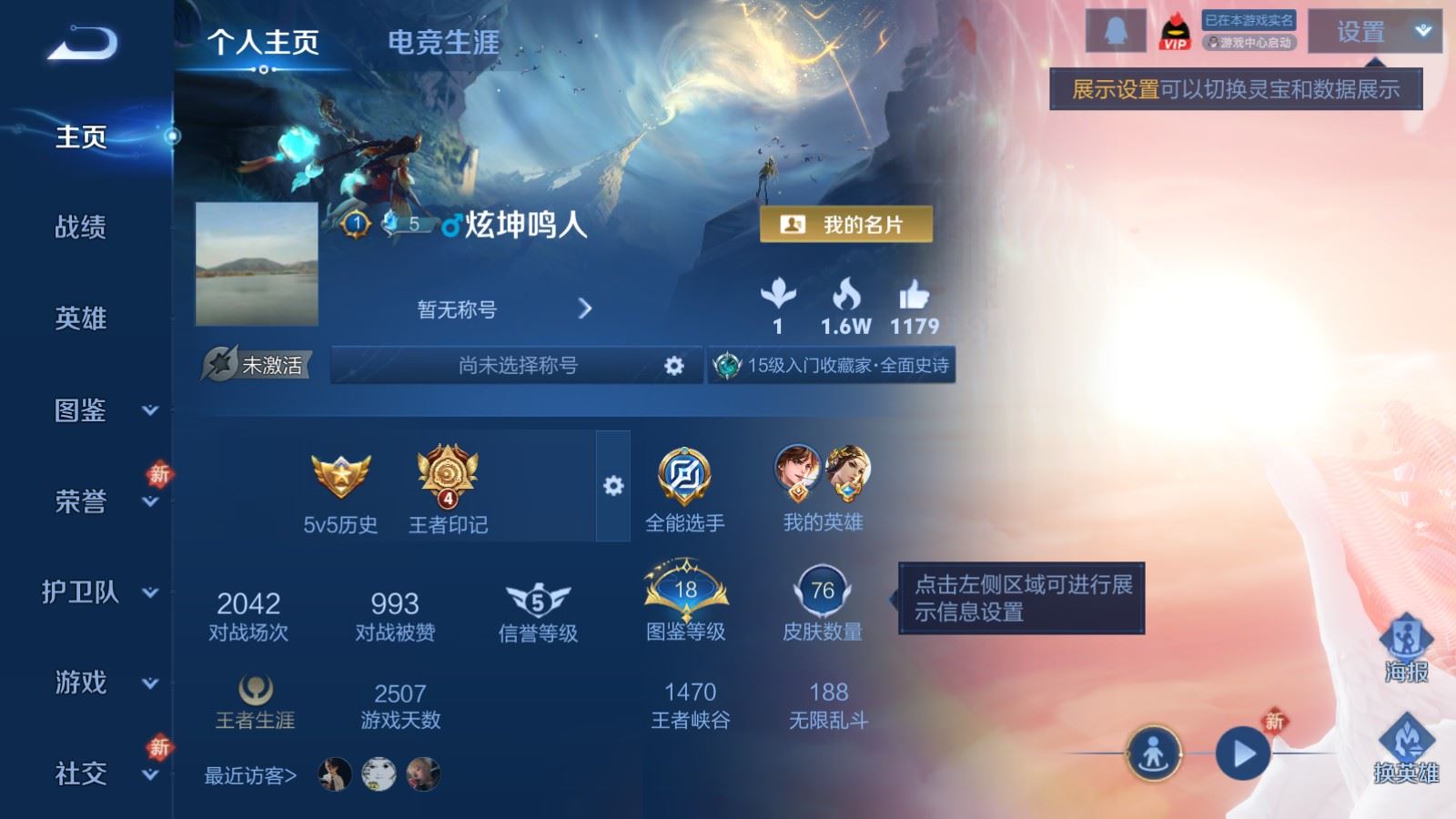This screenshot has height=819, width=1456.
Task: Tap the 换英雄 button
Action: [1406, 748]
